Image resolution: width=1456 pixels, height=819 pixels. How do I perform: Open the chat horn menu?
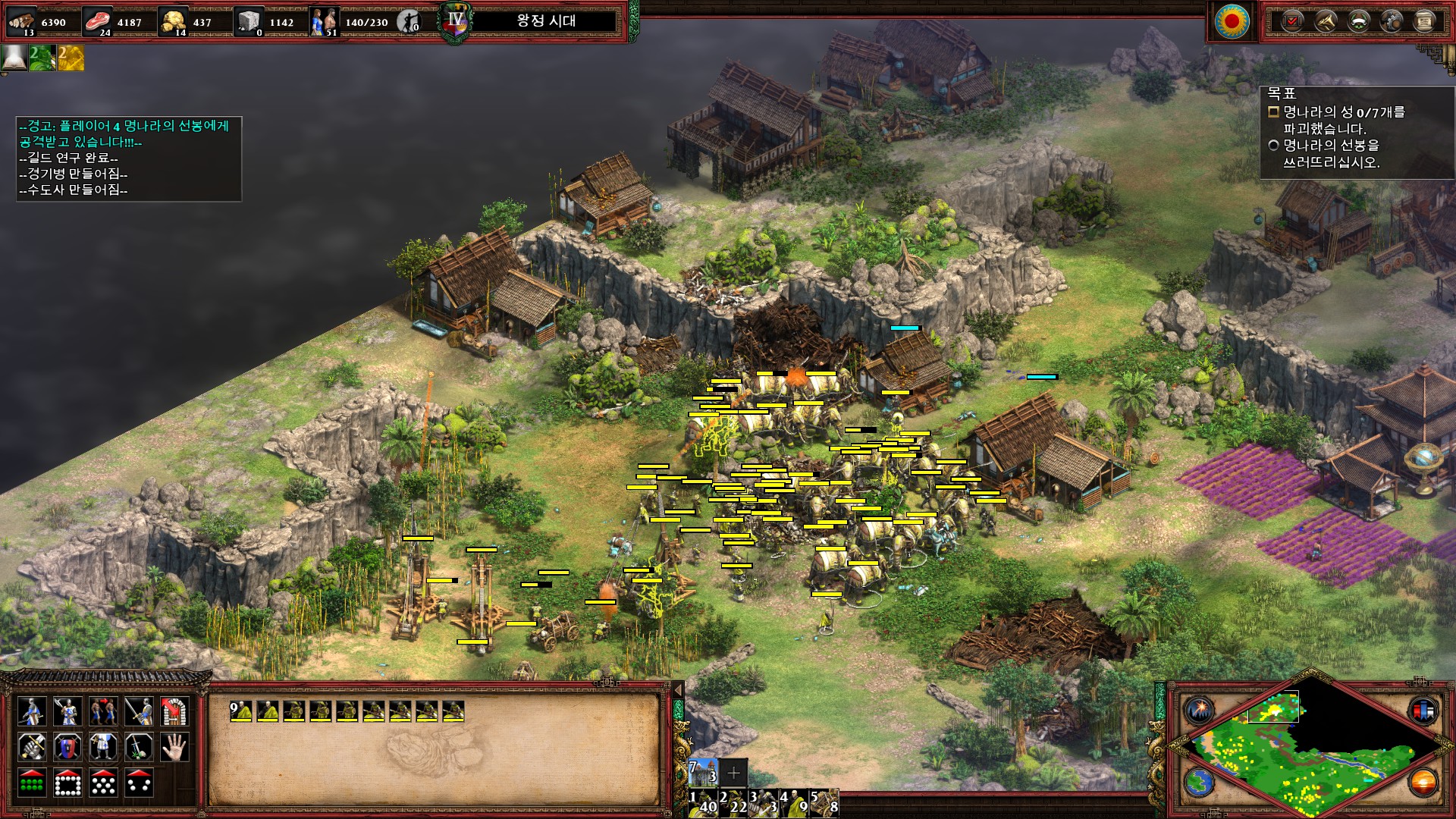[x=1325, y=21]
